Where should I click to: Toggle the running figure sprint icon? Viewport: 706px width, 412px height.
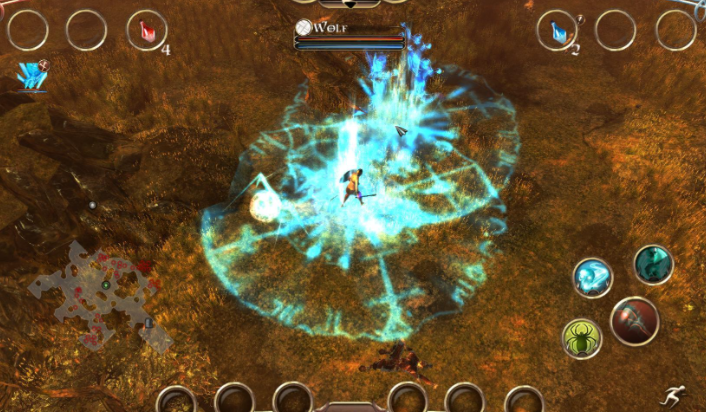coord(681,396)
